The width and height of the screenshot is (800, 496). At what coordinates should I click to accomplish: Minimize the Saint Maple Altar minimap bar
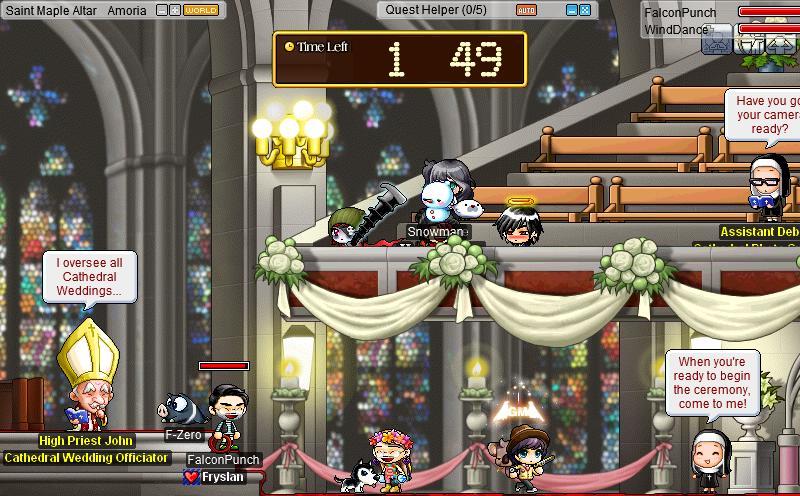click(163, 10)
